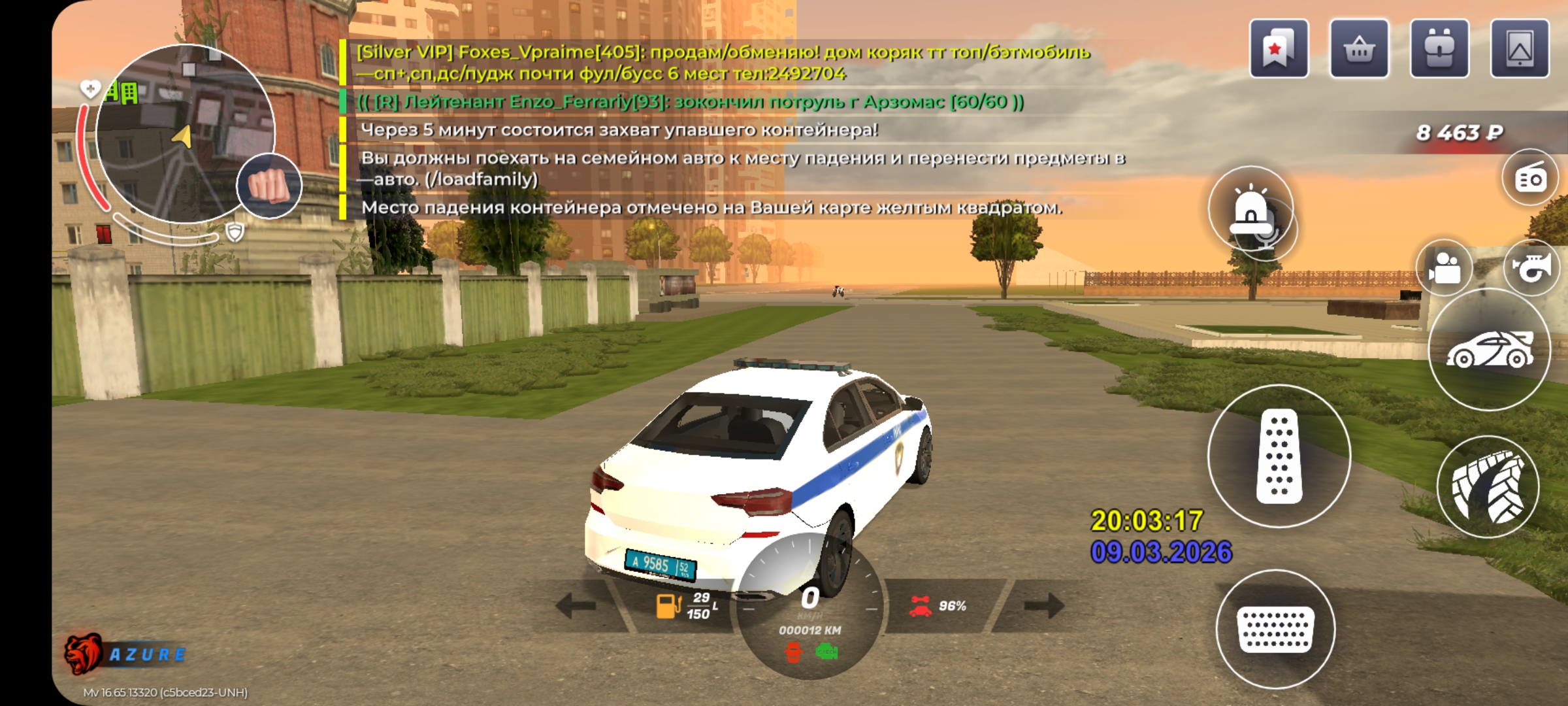Open the backpack inventory icon
The width and height of the screenshot is (1568, 706).
pos(1439,49)
